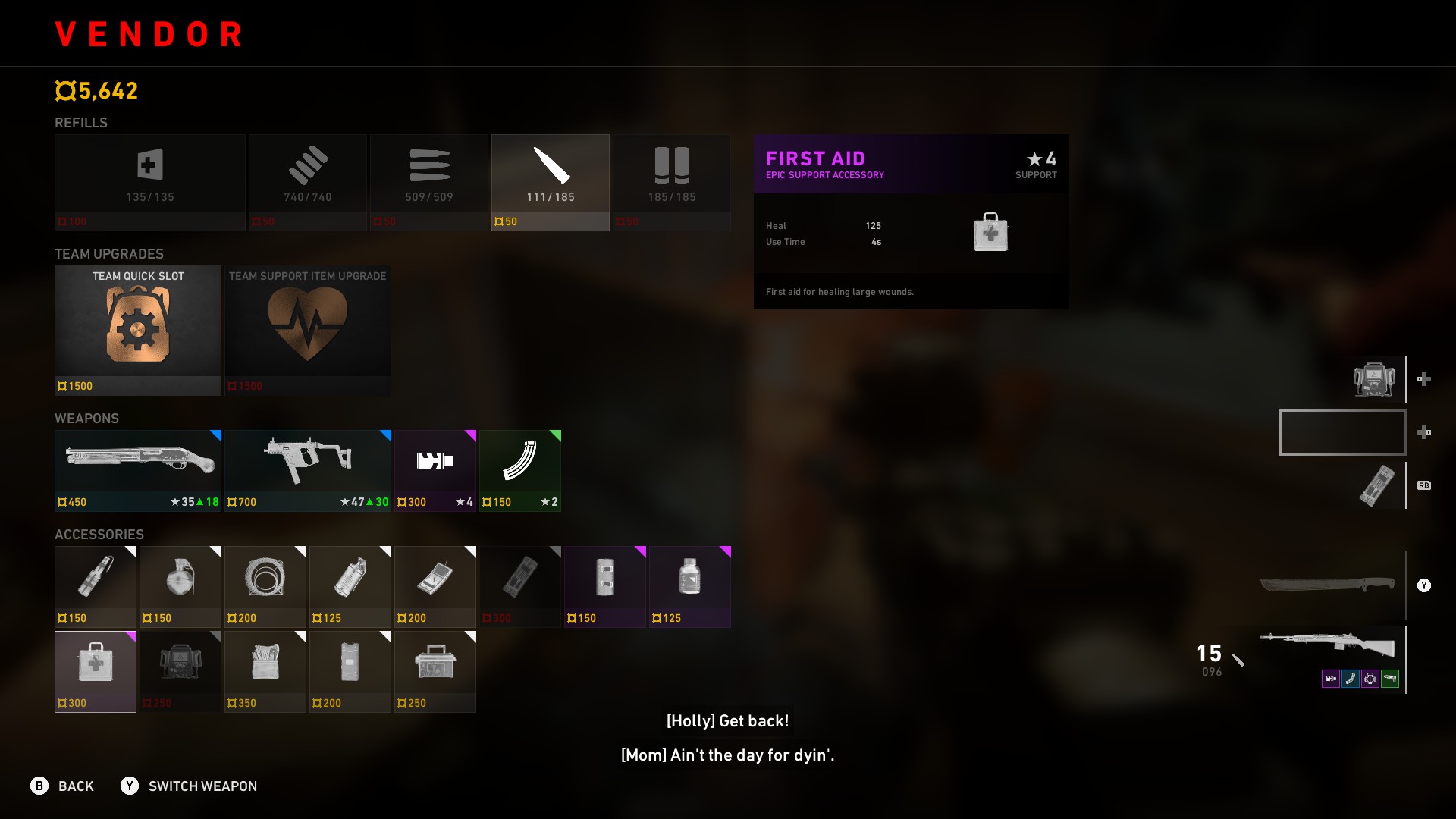Screen dimensions: 1456x819
Task: Purchase the compact SMG for 700
Action: tap(308, 470)
